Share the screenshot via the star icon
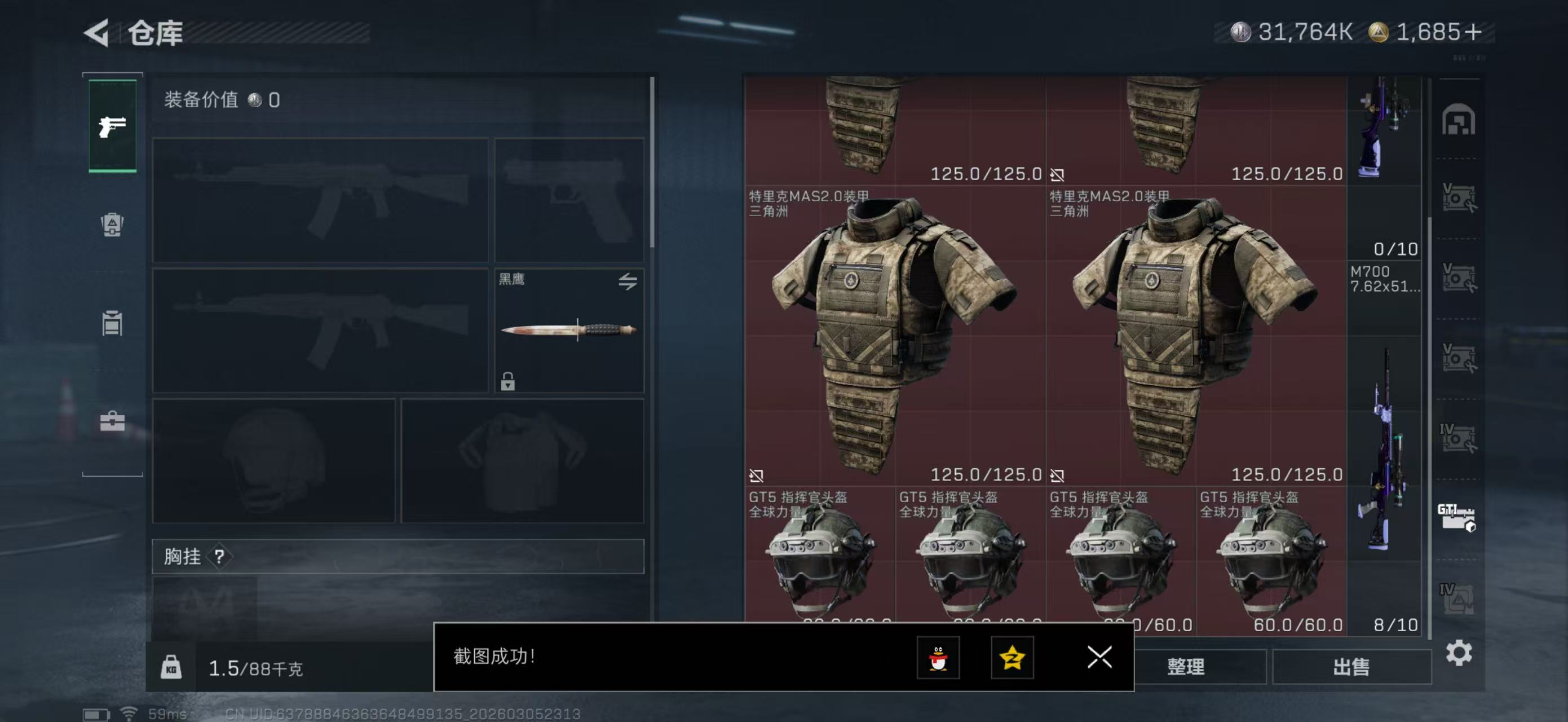The width and height of the screenshot is (1568, 722). click(x=1012, y=658)
